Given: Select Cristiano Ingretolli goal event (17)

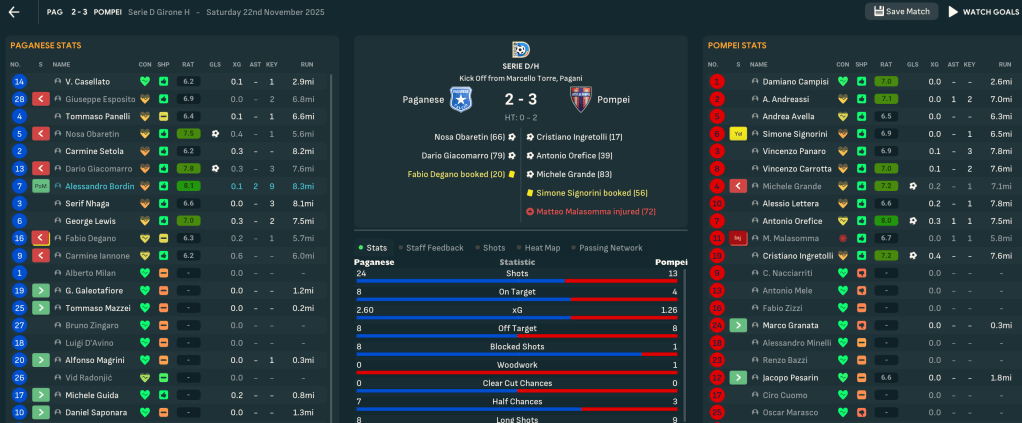Looking at the screenshot, I should pos(579,137).
